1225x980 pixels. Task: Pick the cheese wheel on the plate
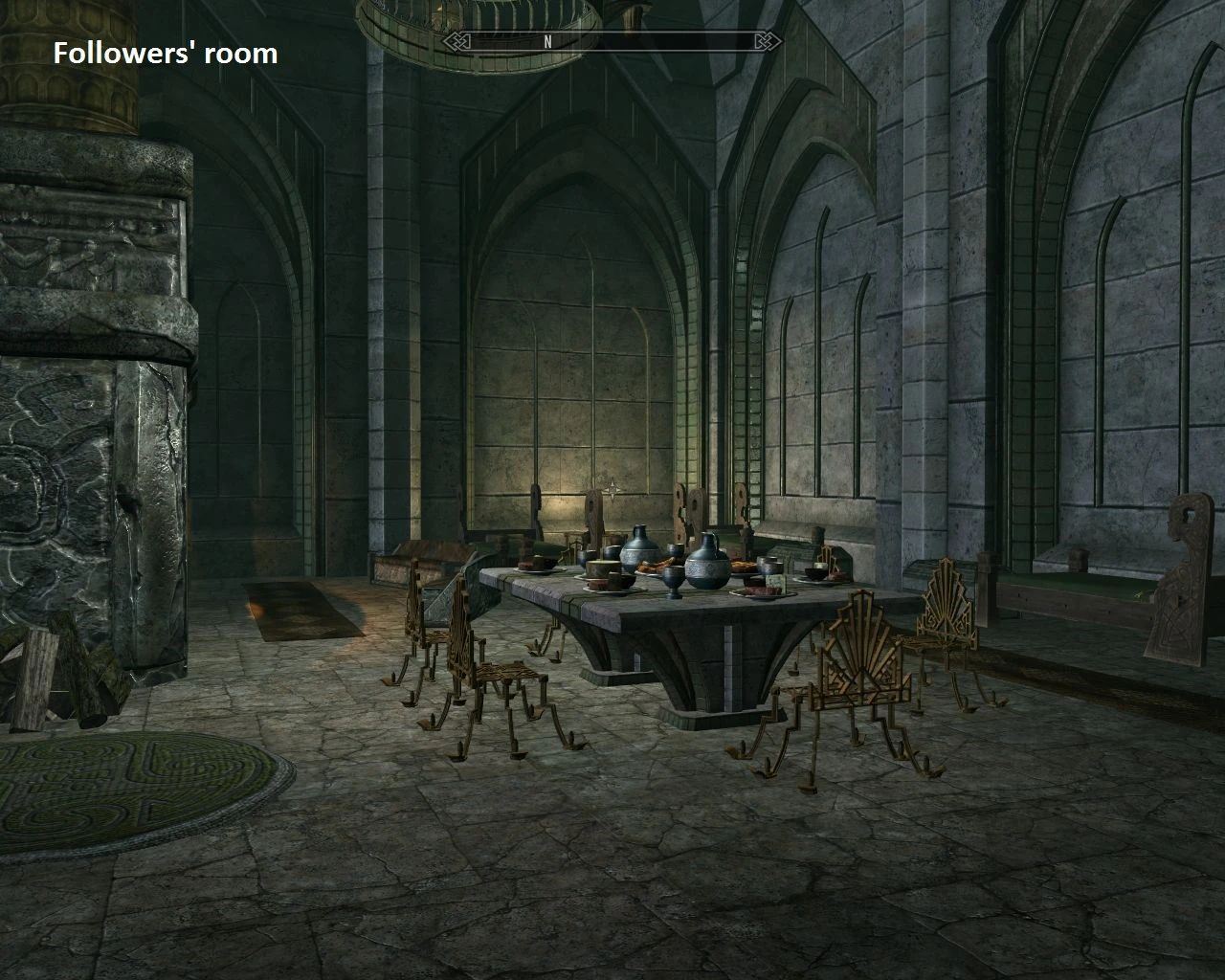pos(602,570)
